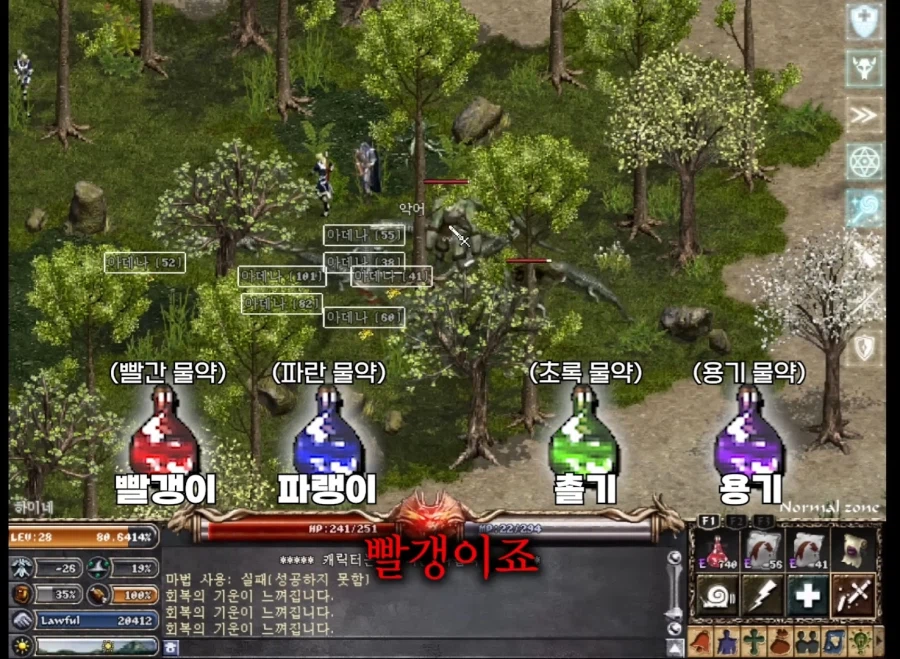
Task: Switch to the F2 hotbar page
Action: (x=735, y=521)
